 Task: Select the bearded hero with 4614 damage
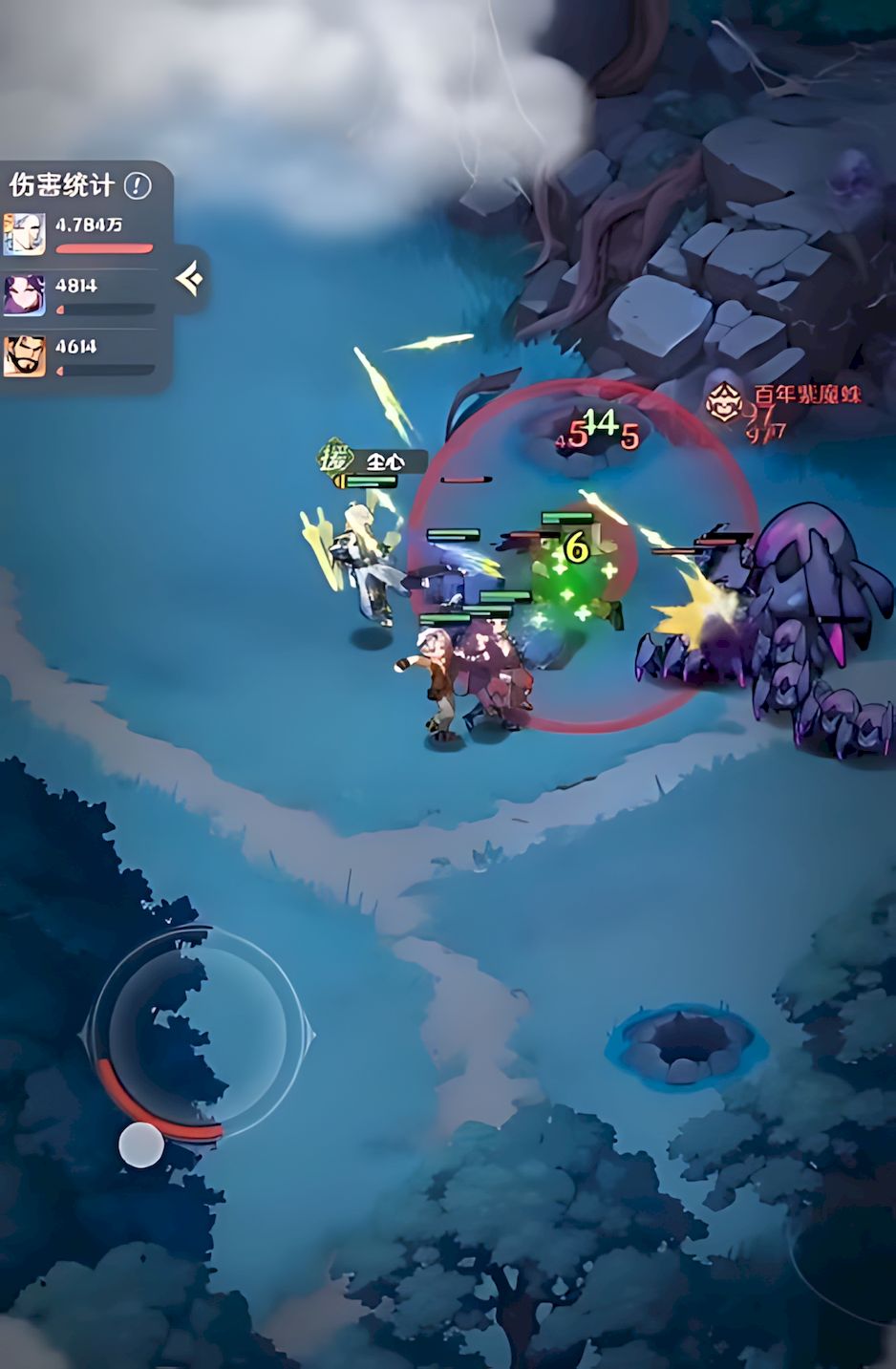(24, 355)
